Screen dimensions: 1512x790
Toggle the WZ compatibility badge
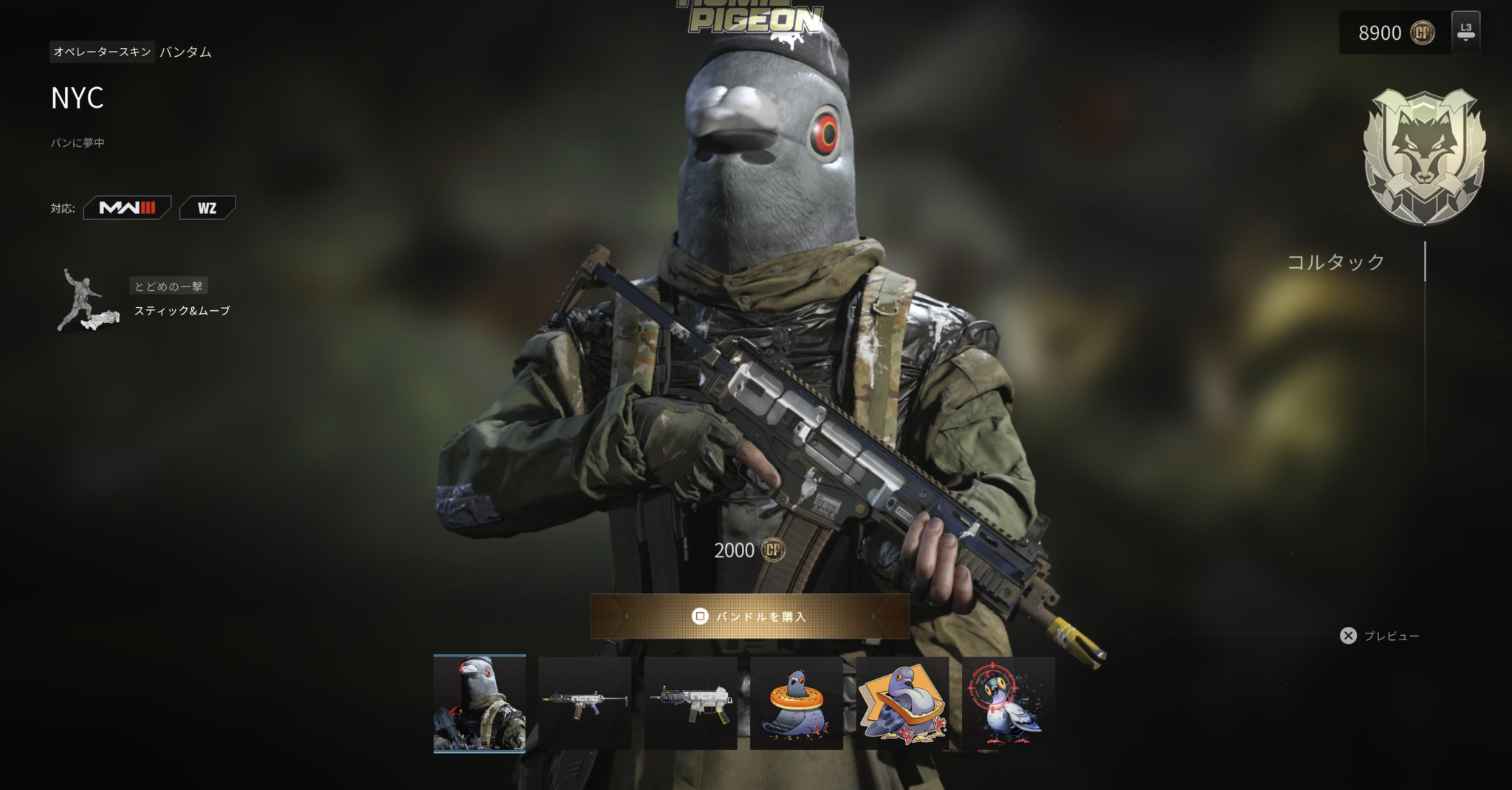click(207, 207)
